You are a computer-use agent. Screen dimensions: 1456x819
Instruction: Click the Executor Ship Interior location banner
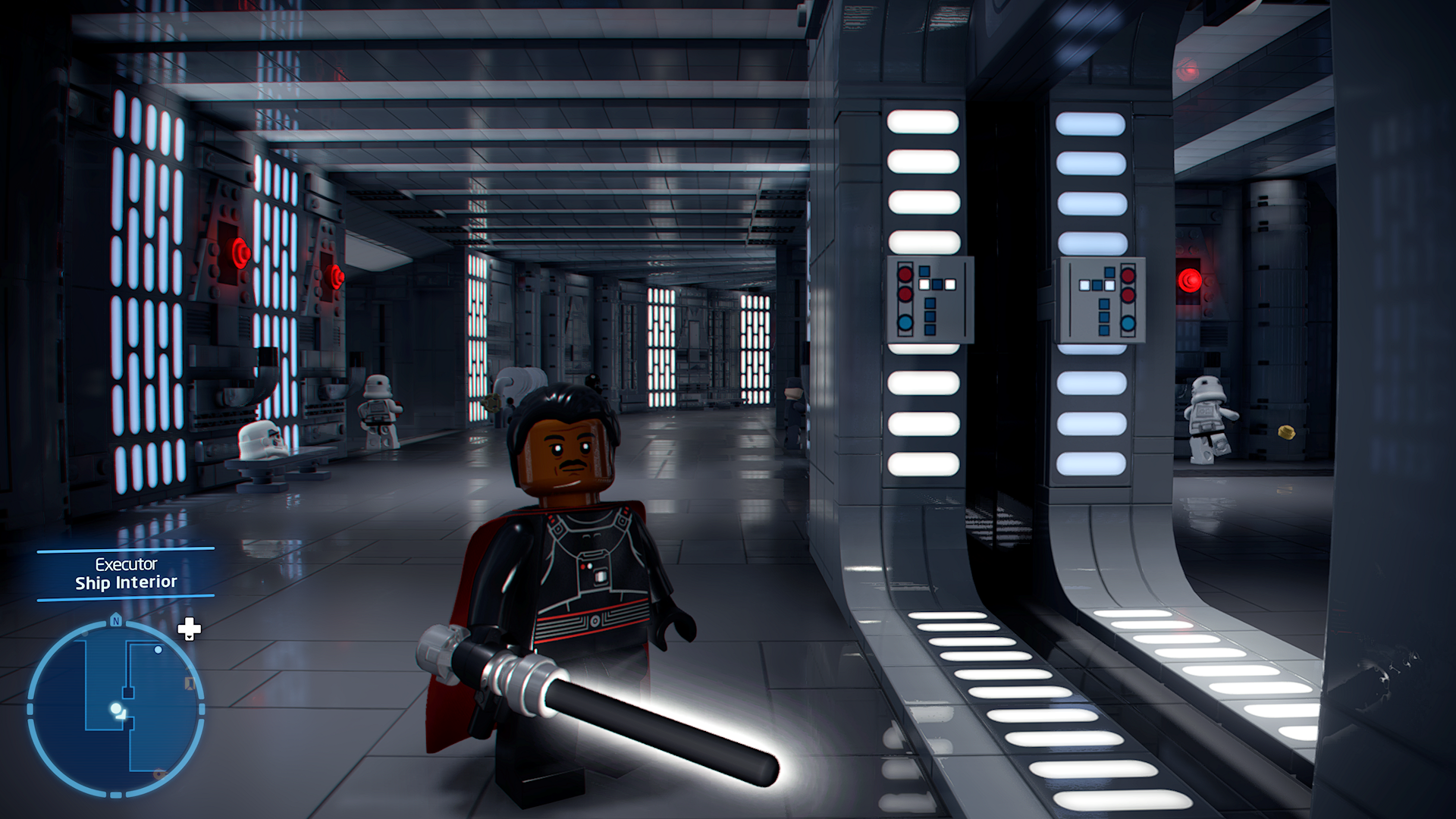click(x=126, y=574)
